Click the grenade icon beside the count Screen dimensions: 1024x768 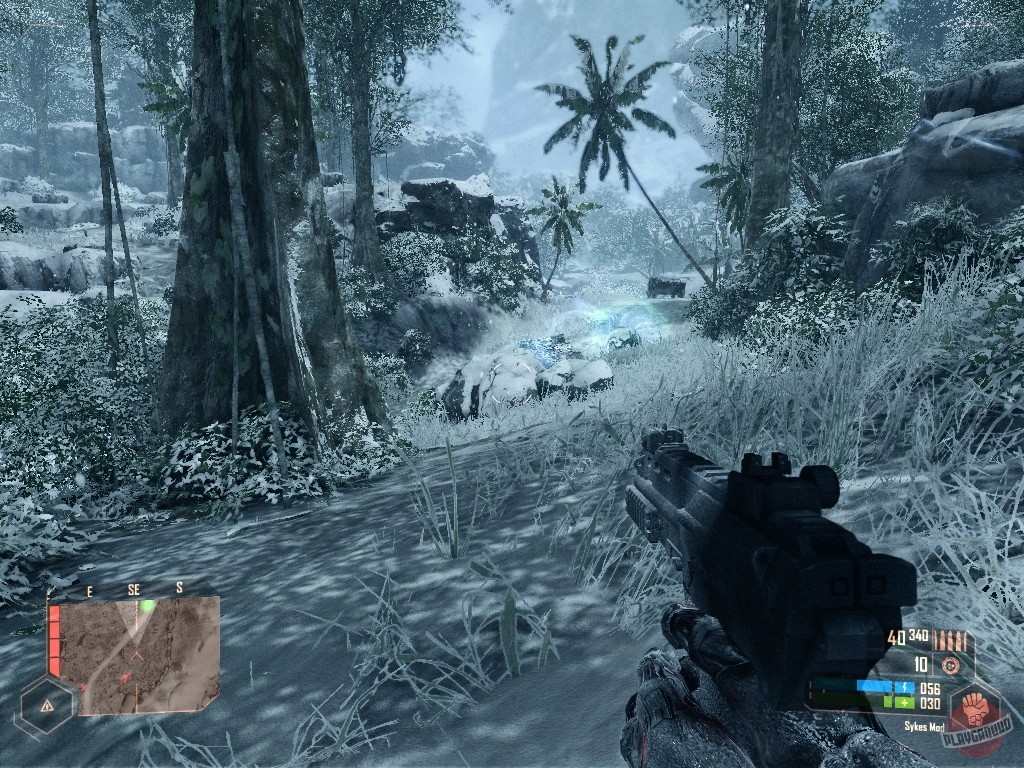pos(951,664)
